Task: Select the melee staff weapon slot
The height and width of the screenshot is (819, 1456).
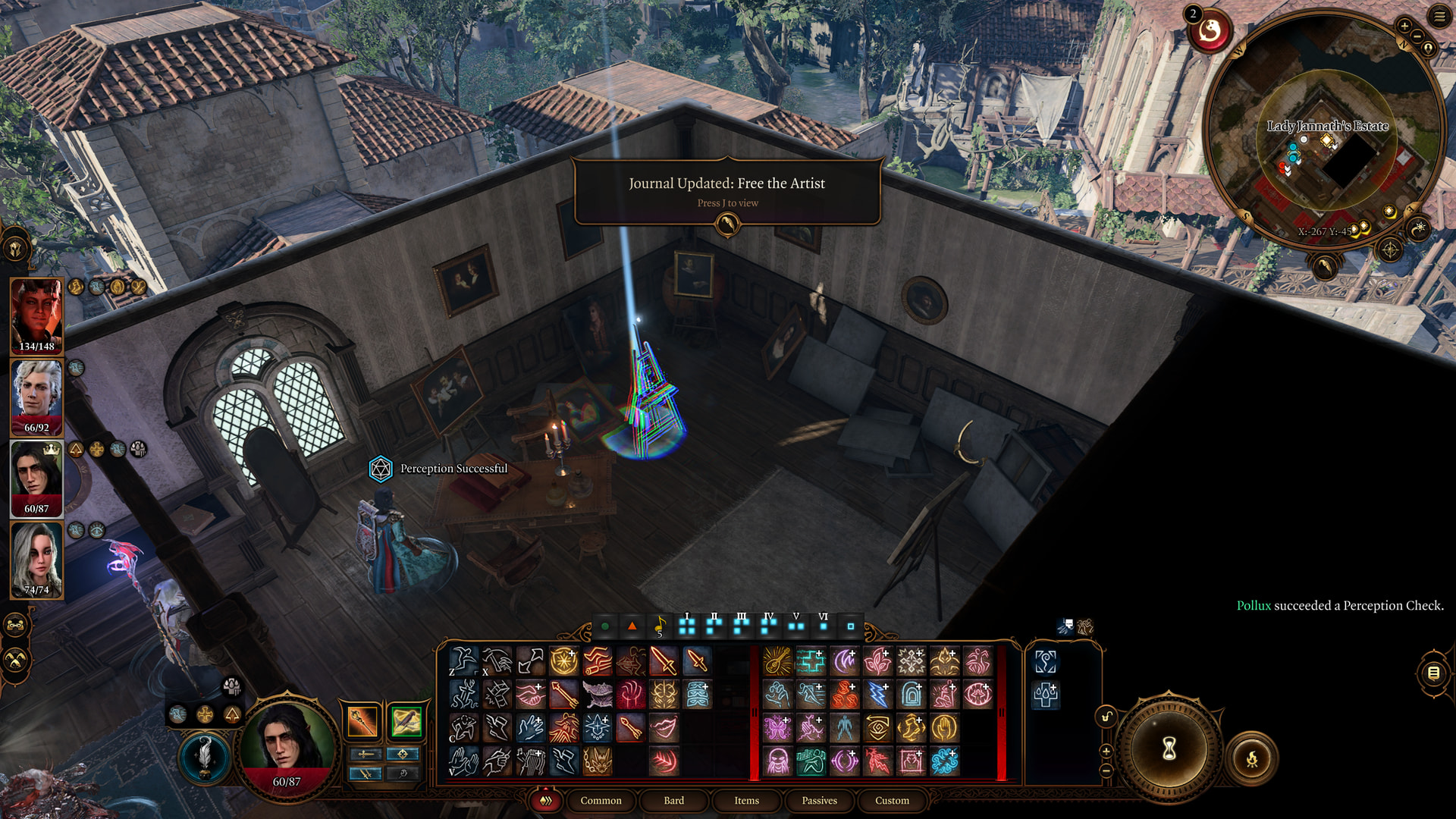Action: click(x=362, y=721)
